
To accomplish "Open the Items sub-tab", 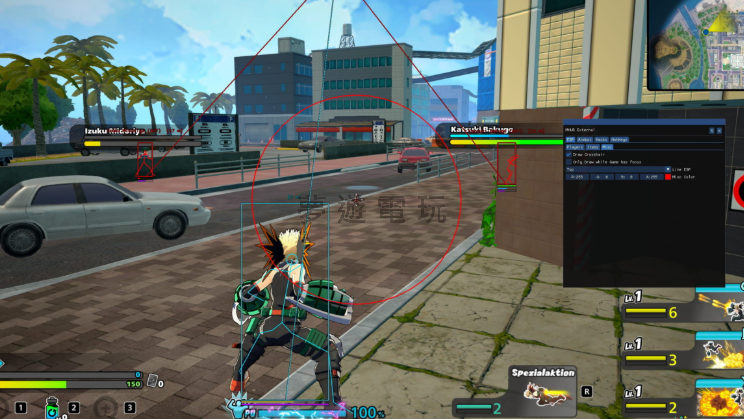I will [593, 147].
